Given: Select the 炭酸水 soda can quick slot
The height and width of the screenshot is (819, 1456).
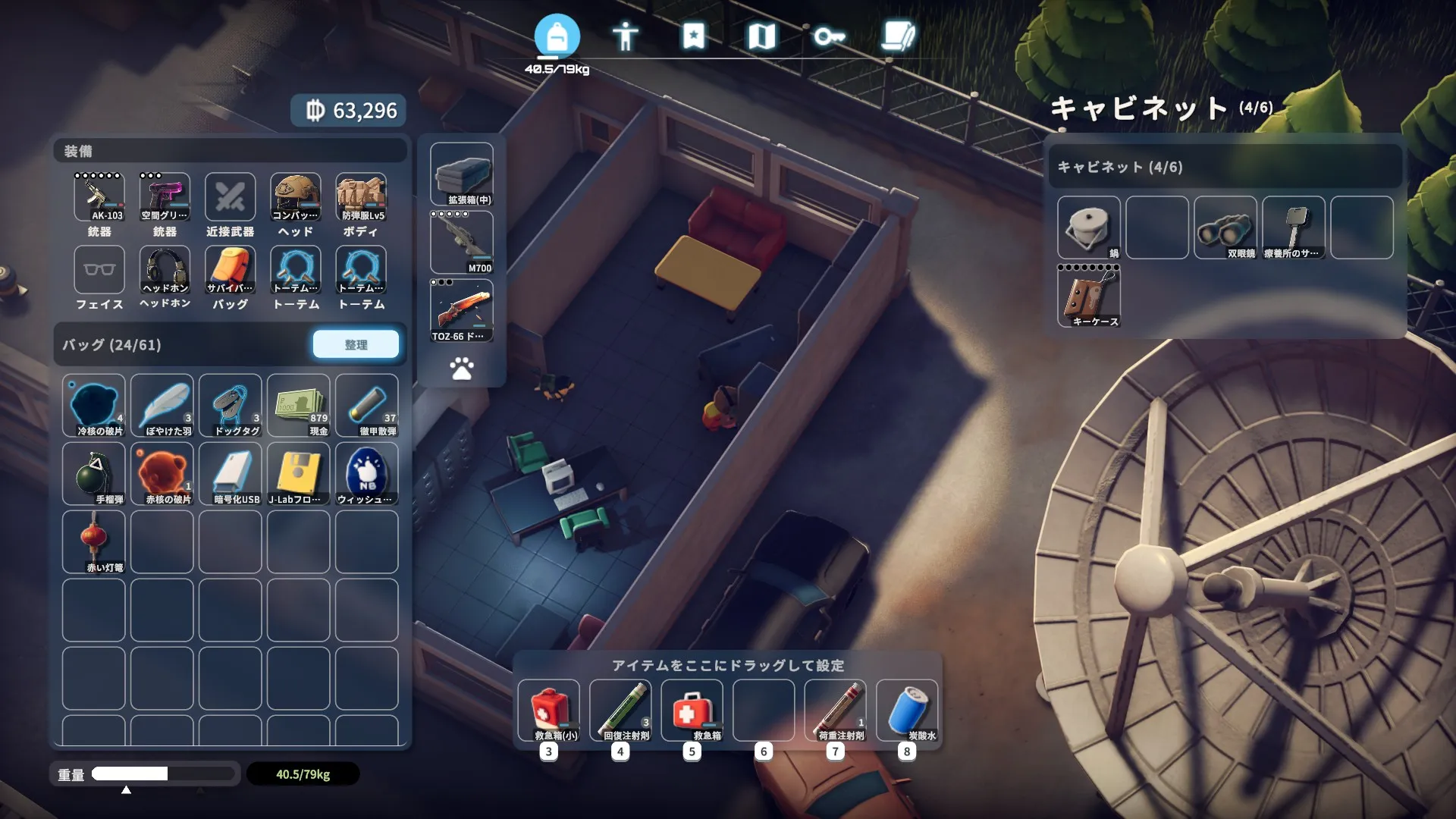Looking at the screenshot, I should click(907, 710).
